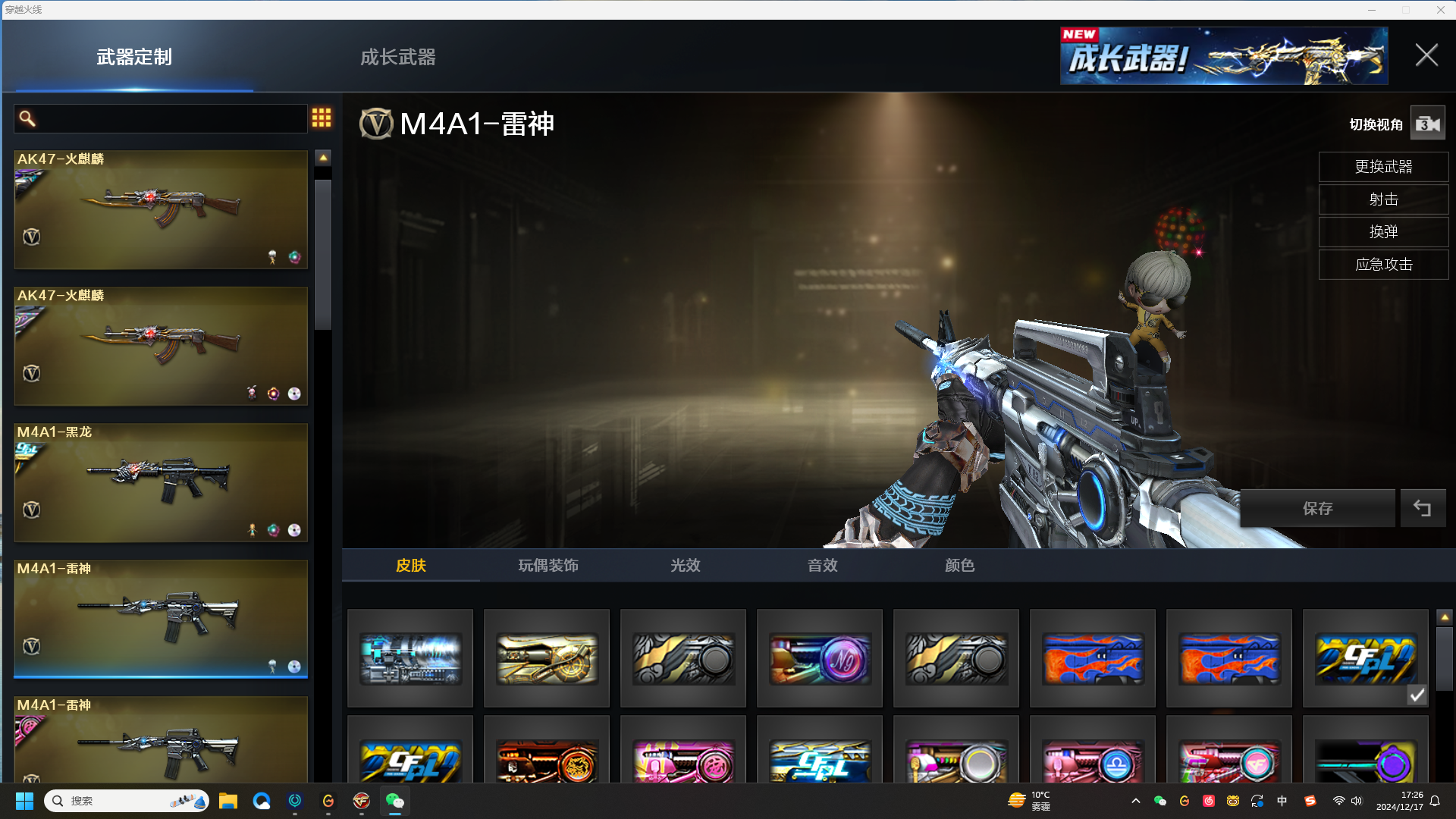This screenshot has height=819, width=1456.
Task: Open the 成长武器 NEW banner
Action: [1223, 56]
